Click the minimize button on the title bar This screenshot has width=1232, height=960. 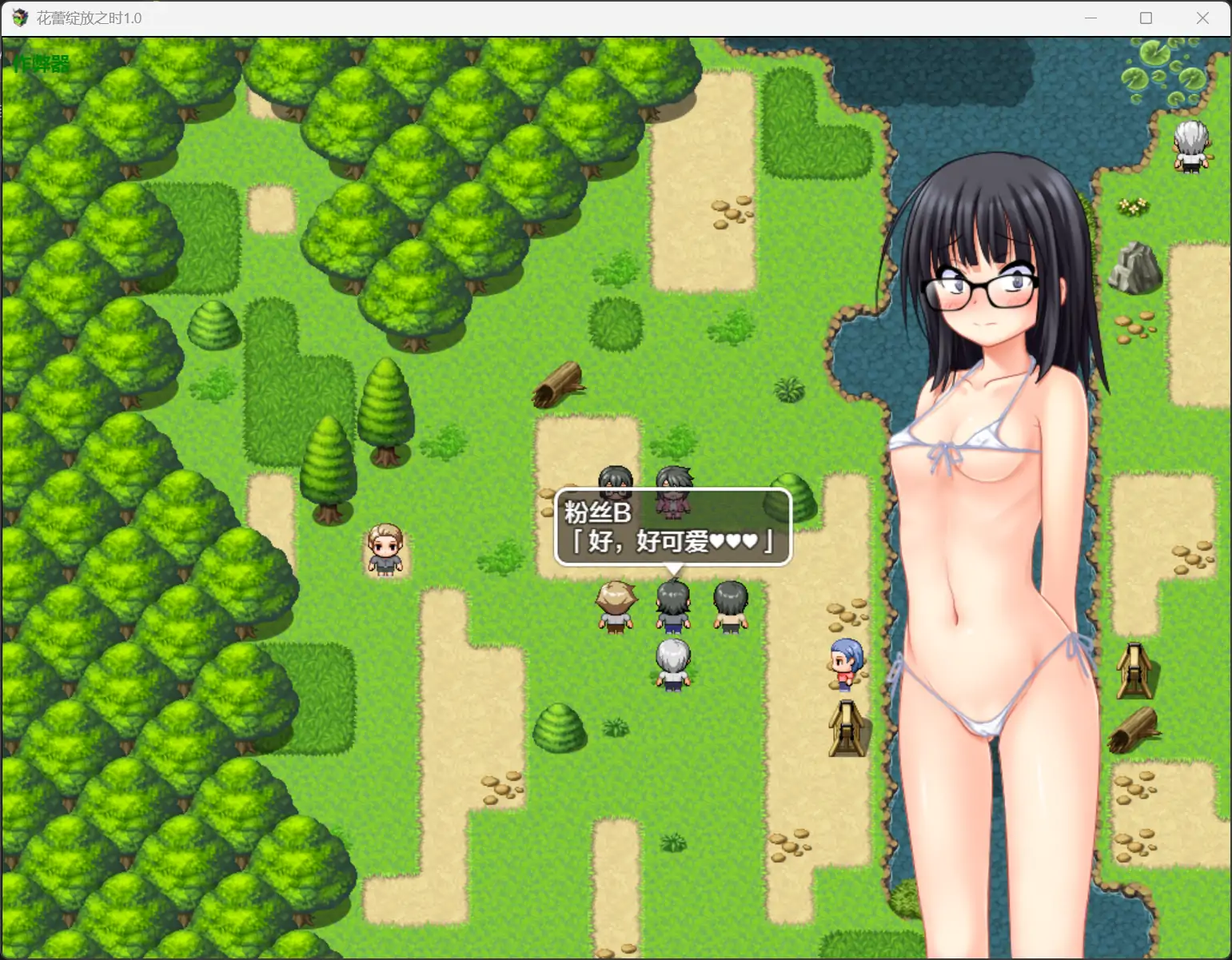point(1090,18)
